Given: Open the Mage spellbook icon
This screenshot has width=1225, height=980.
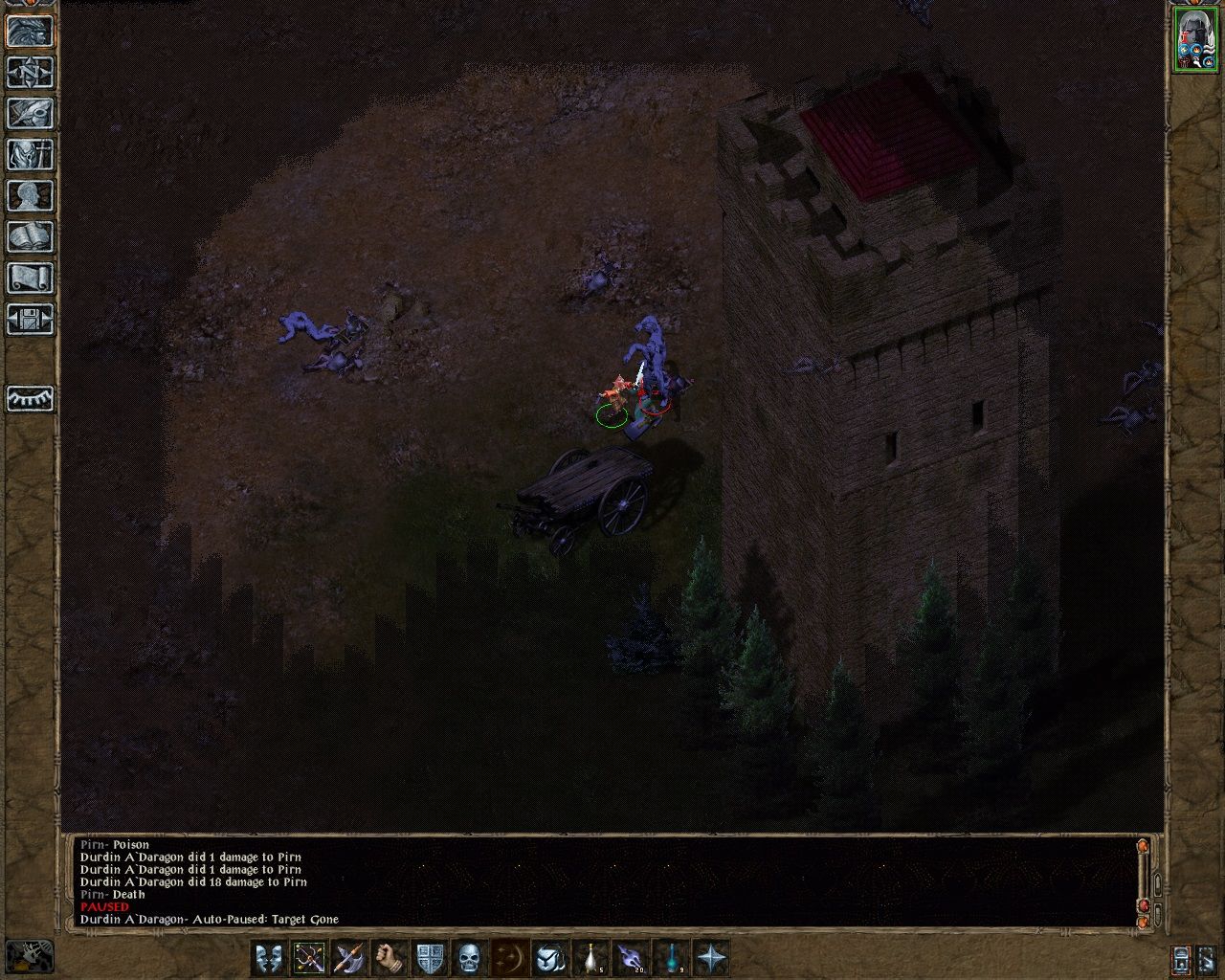Looking at the screenshot, I should 29,235.
